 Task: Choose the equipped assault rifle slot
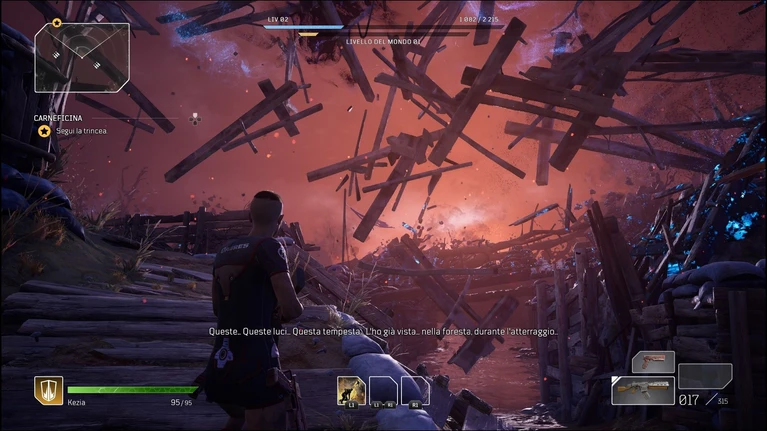pyautogui.click(x=642, y=389)
